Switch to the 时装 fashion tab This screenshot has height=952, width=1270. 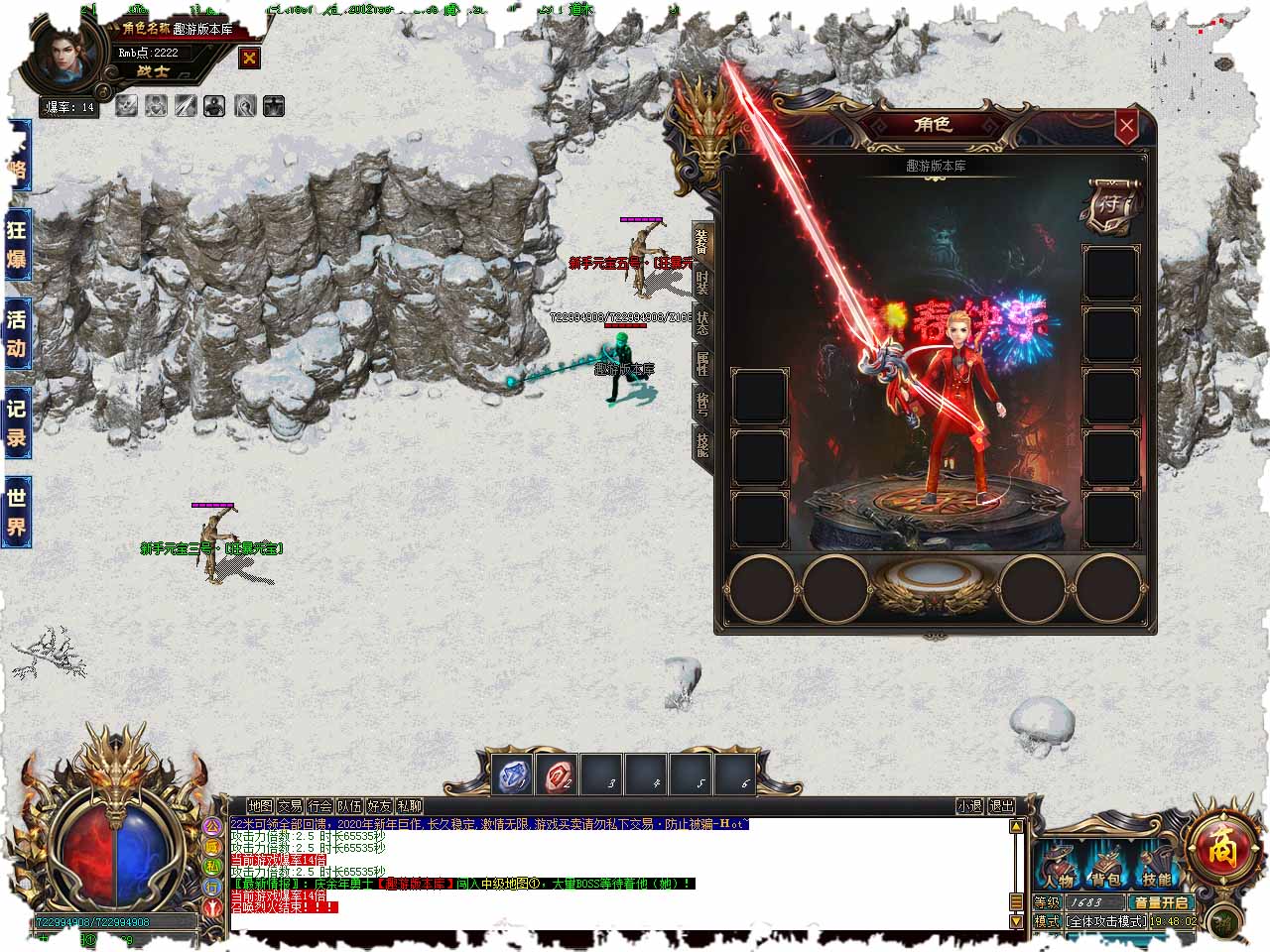(x=702, y=283)
